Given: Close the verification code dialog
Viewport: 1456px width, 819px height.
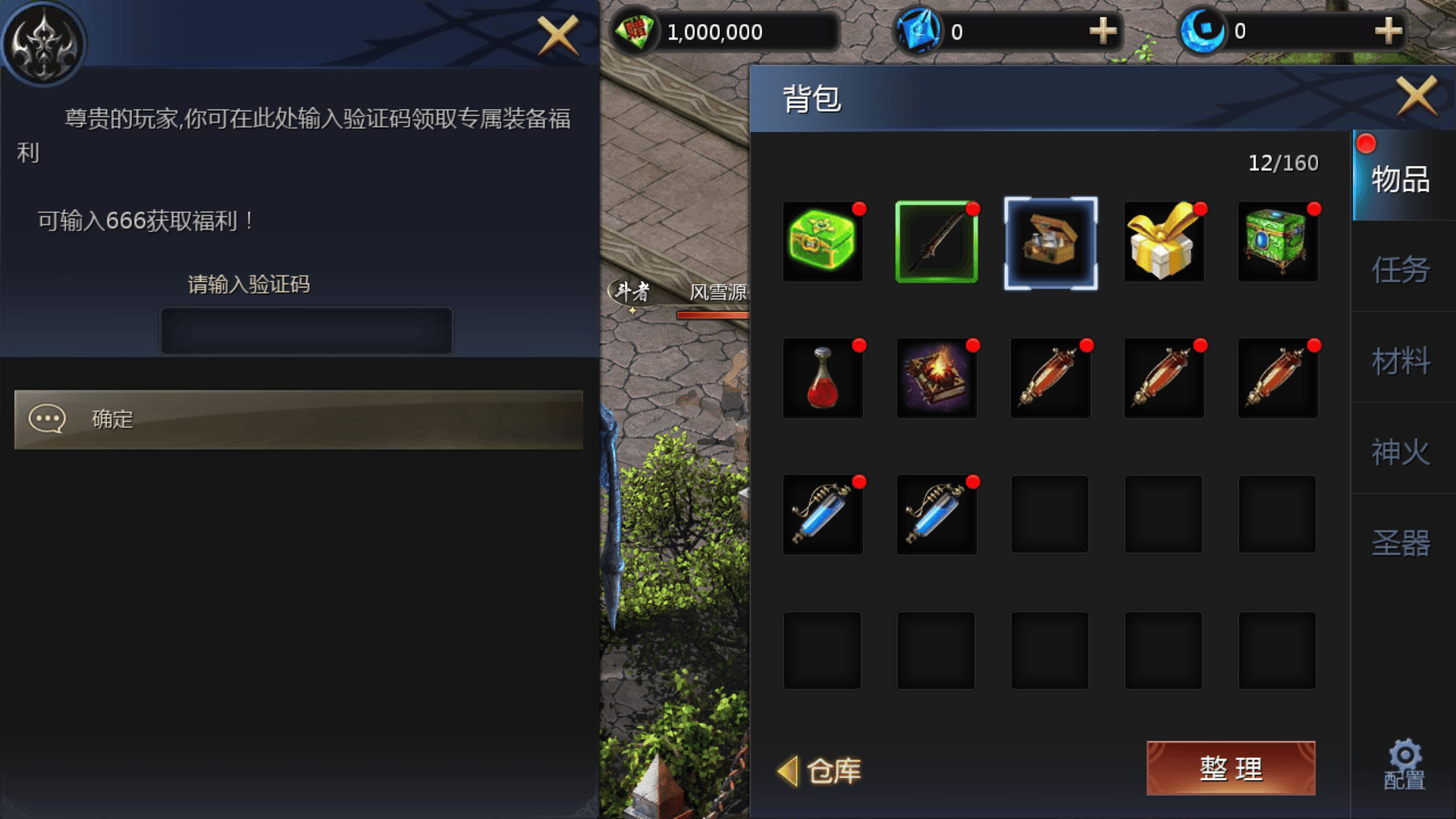Looking at the screenshot, I should [x=557, y=35].
